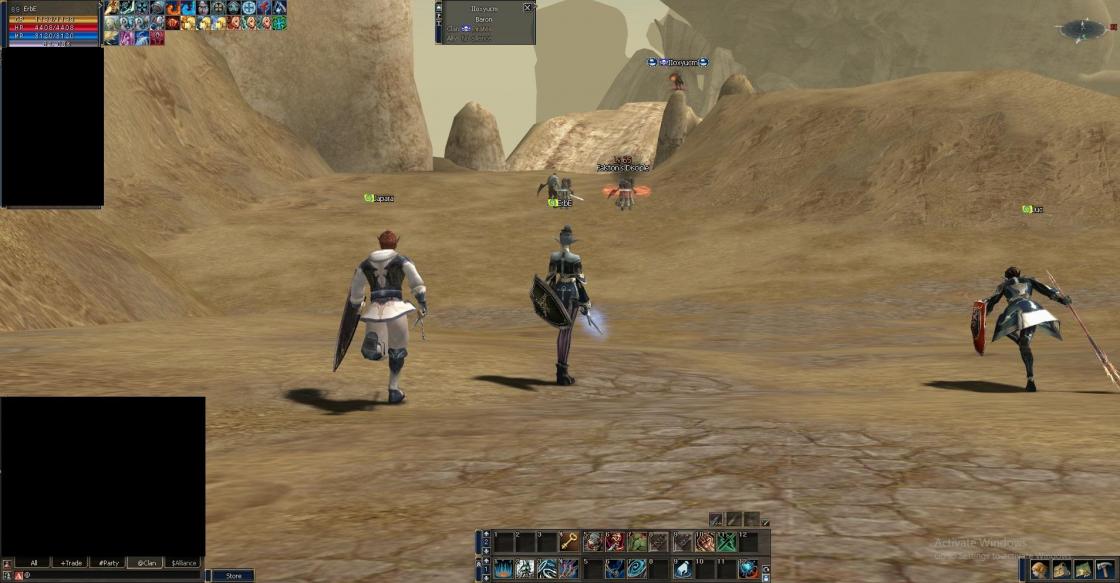Switch to the All chat tab

[33, 563]
